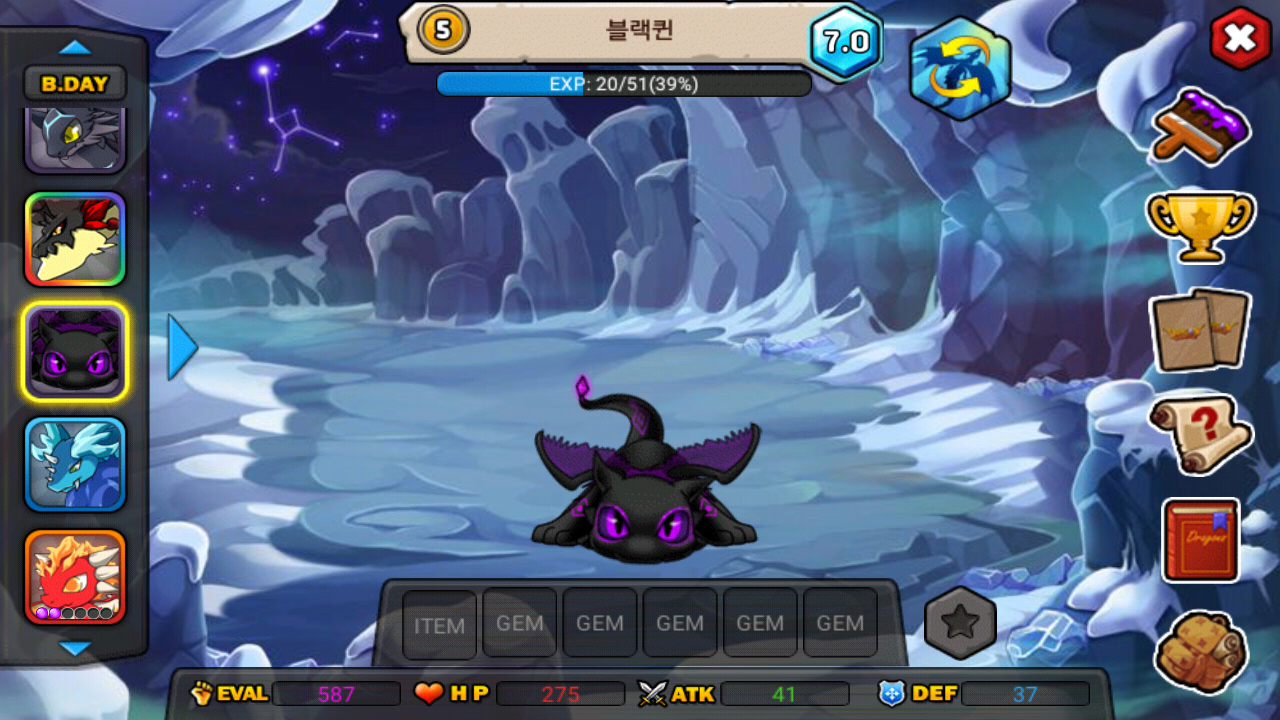Tap the star hexagon button
The height and width of the screenshot is (720, 1280).
(x=960, y=623)
